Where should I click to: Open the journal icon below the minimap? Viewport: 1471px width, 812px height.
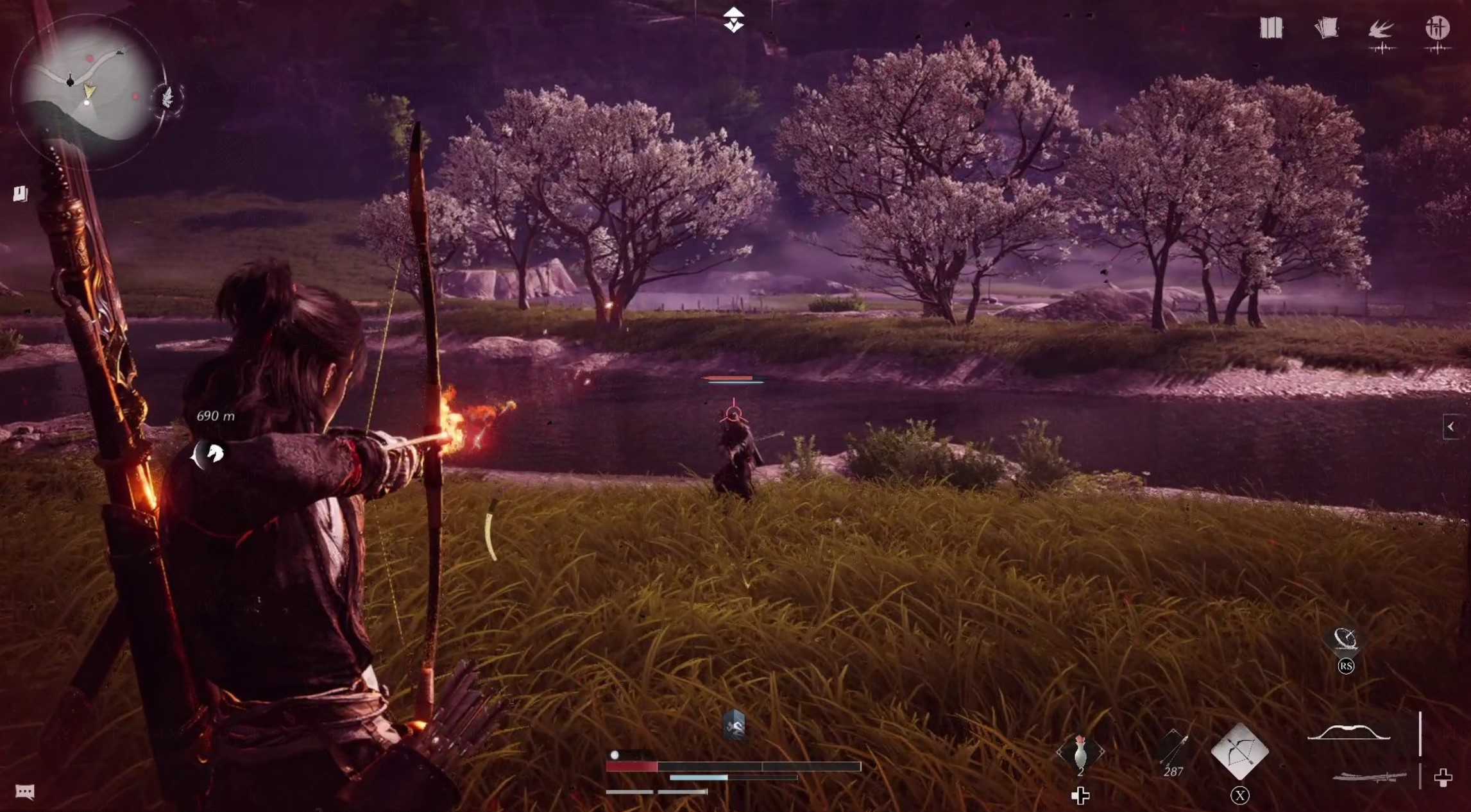(x=21, y=193)
